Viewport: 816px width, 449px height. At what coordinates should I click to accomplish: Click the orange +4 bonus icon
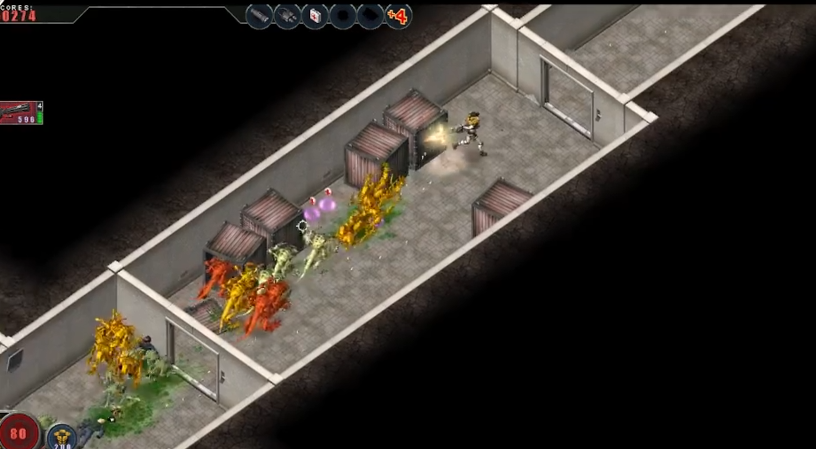398,16
